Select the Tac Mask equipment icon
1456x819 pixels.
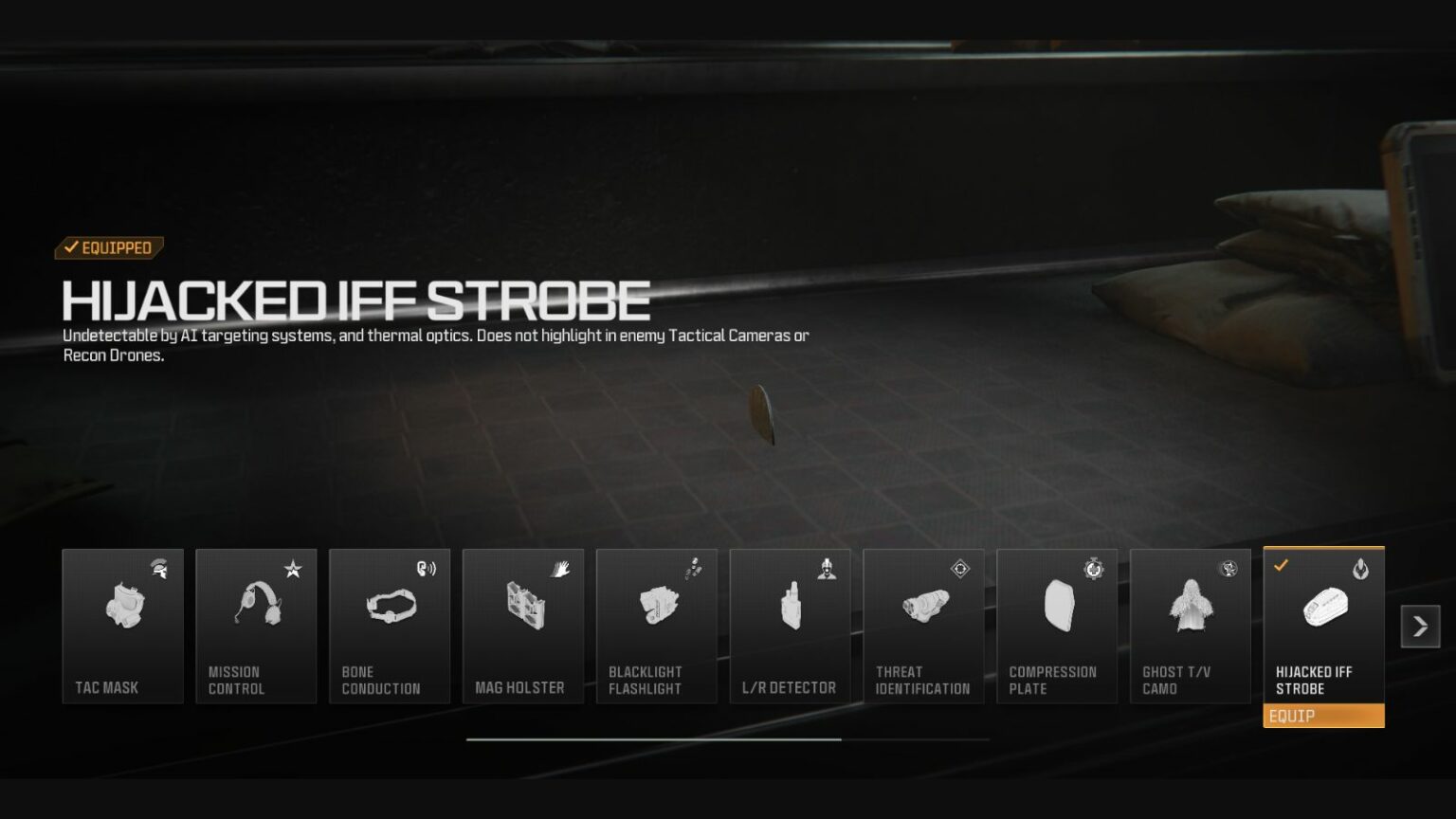(122, 607)
